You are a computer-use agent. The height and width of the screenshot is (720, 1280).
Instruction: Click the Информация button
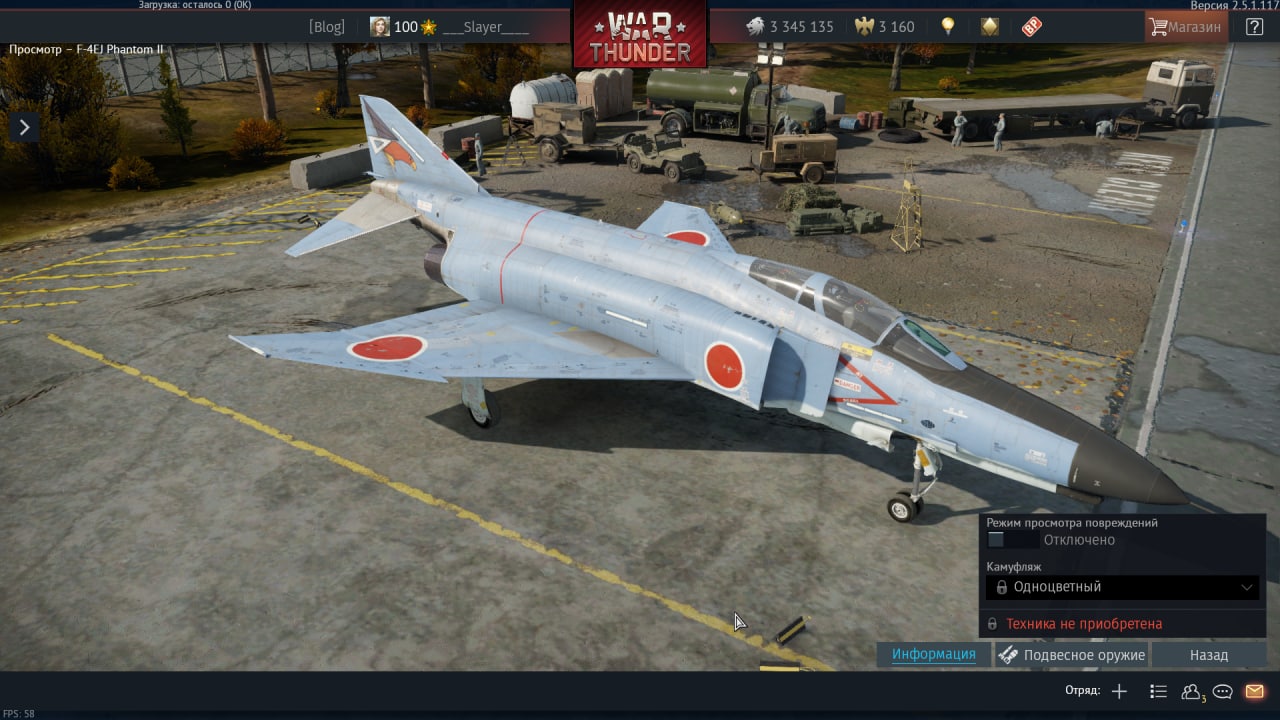934,655
